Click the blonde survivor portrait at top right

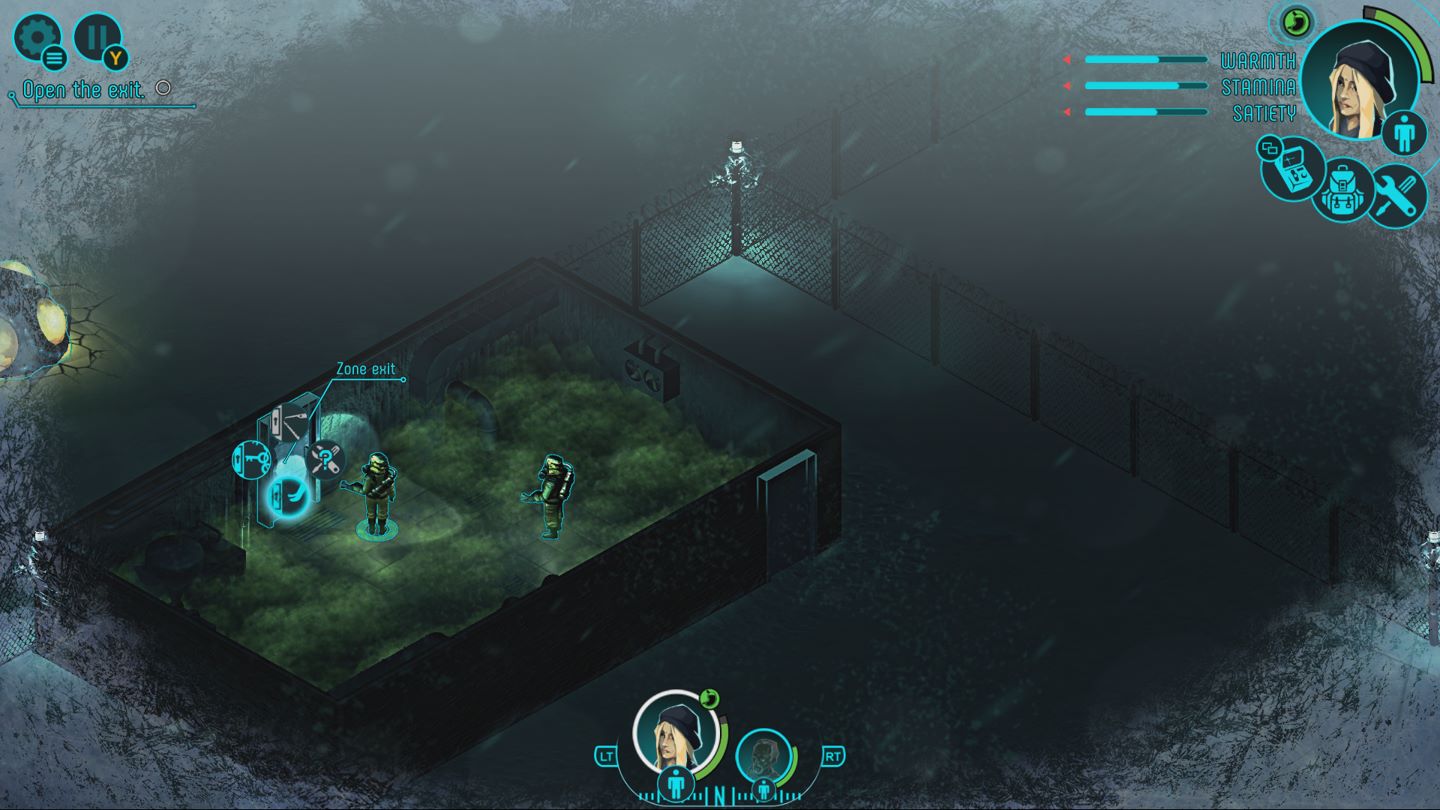(x=1359, y=77)
